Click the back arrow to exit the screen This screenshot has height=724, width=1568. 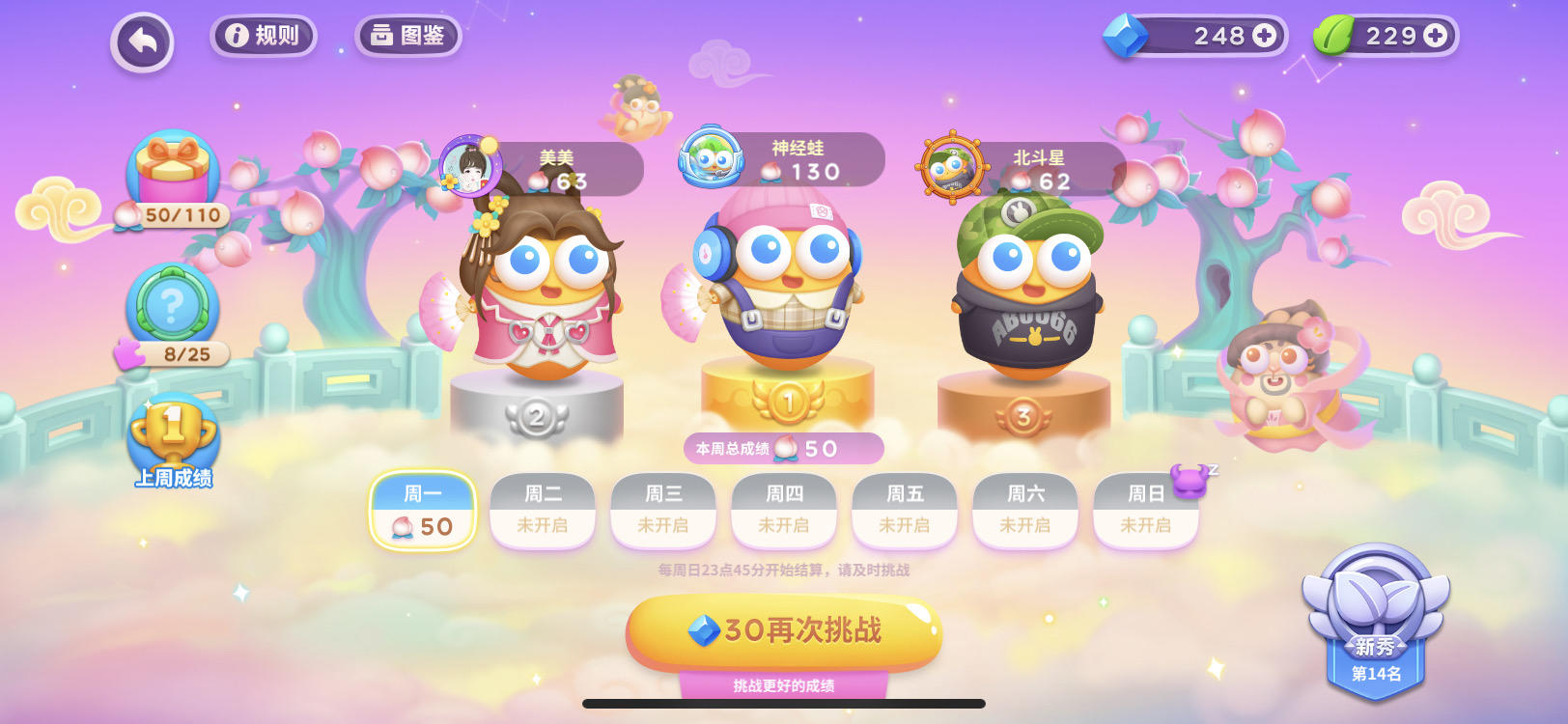(x=141, y=37)
